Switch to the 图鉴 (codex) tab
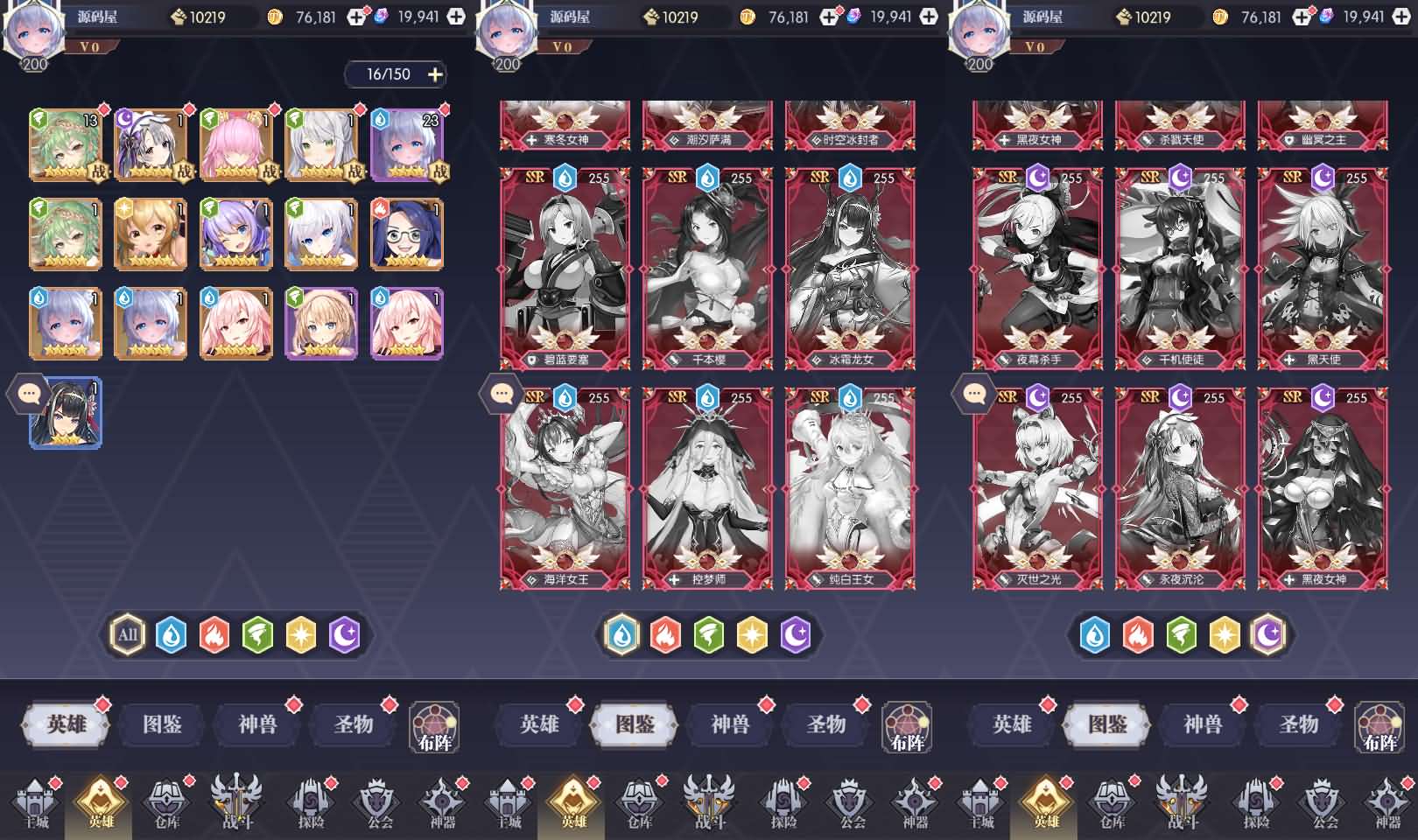Image resolution: width=1418 pixels, height=840 pixels. 160,724
